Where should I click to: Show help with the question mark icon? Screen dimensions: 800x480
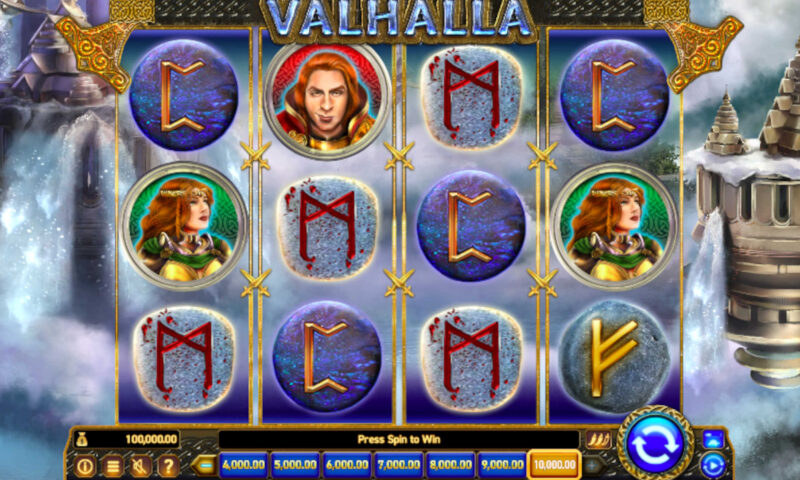168,466
